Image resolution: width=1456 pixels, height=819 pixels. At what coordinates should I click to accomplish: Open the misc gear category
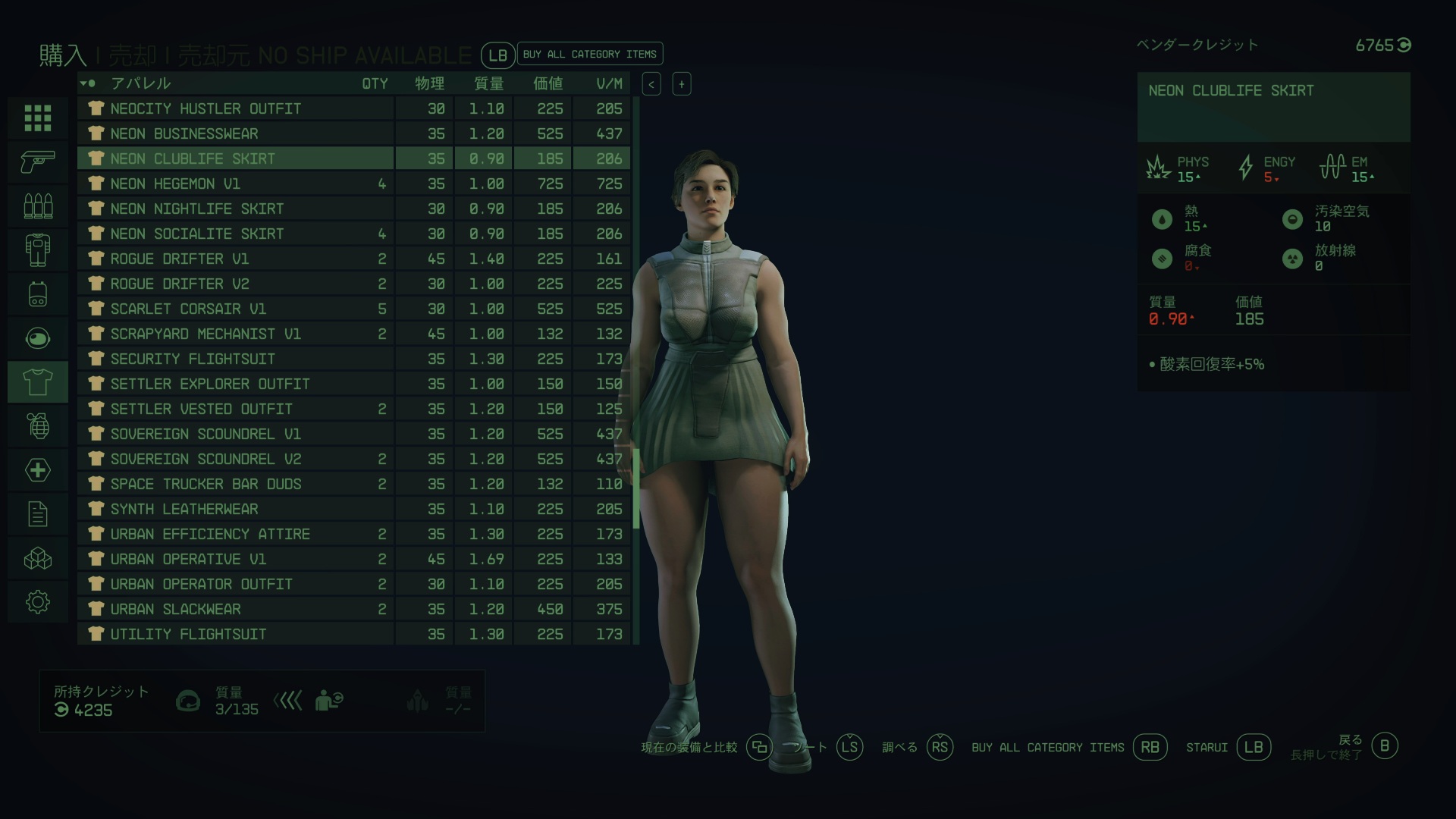(x=38, y=602)
